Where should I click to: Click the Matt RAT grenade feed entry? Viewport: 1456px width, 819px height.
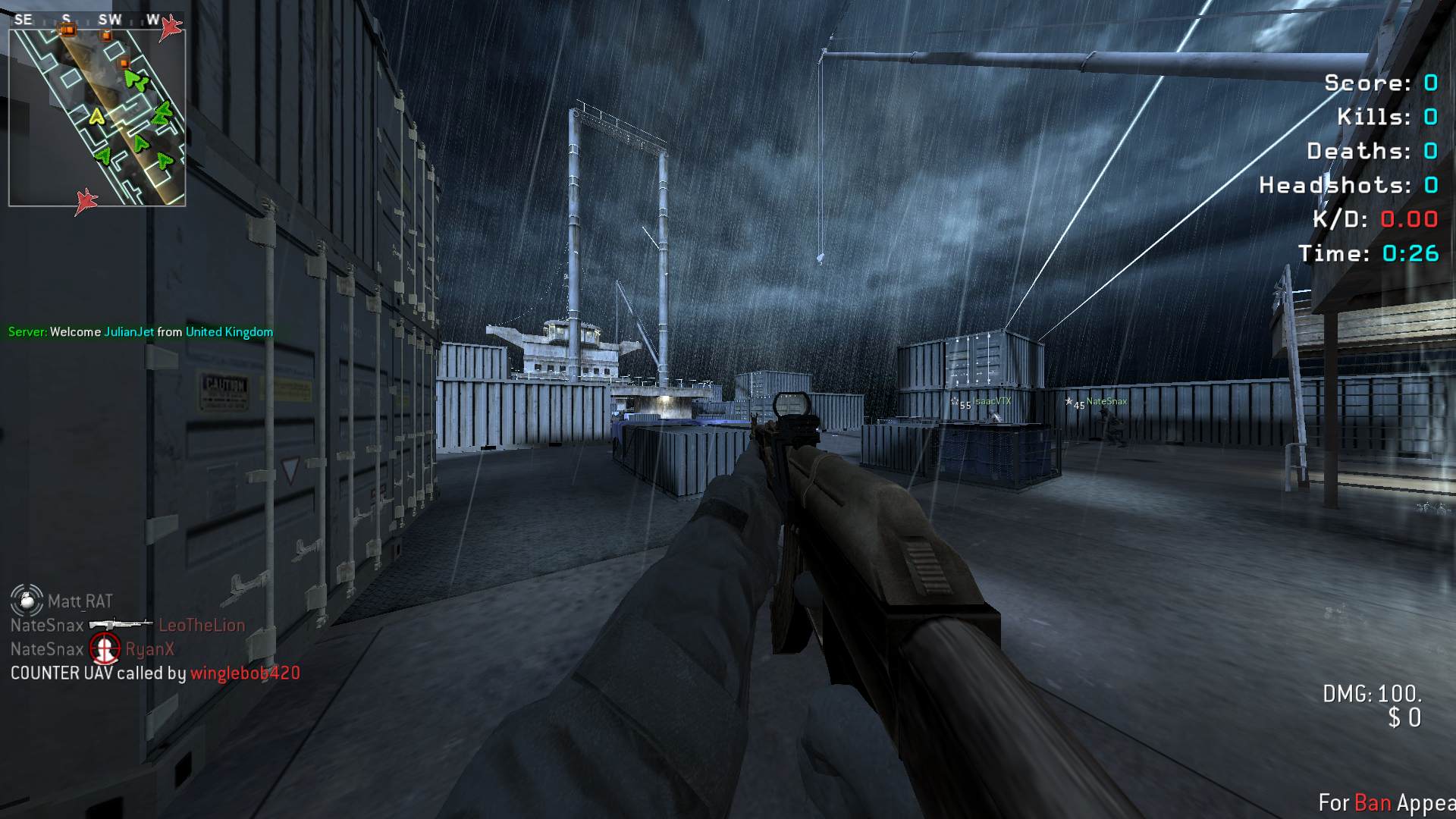[x=62, y=601]
